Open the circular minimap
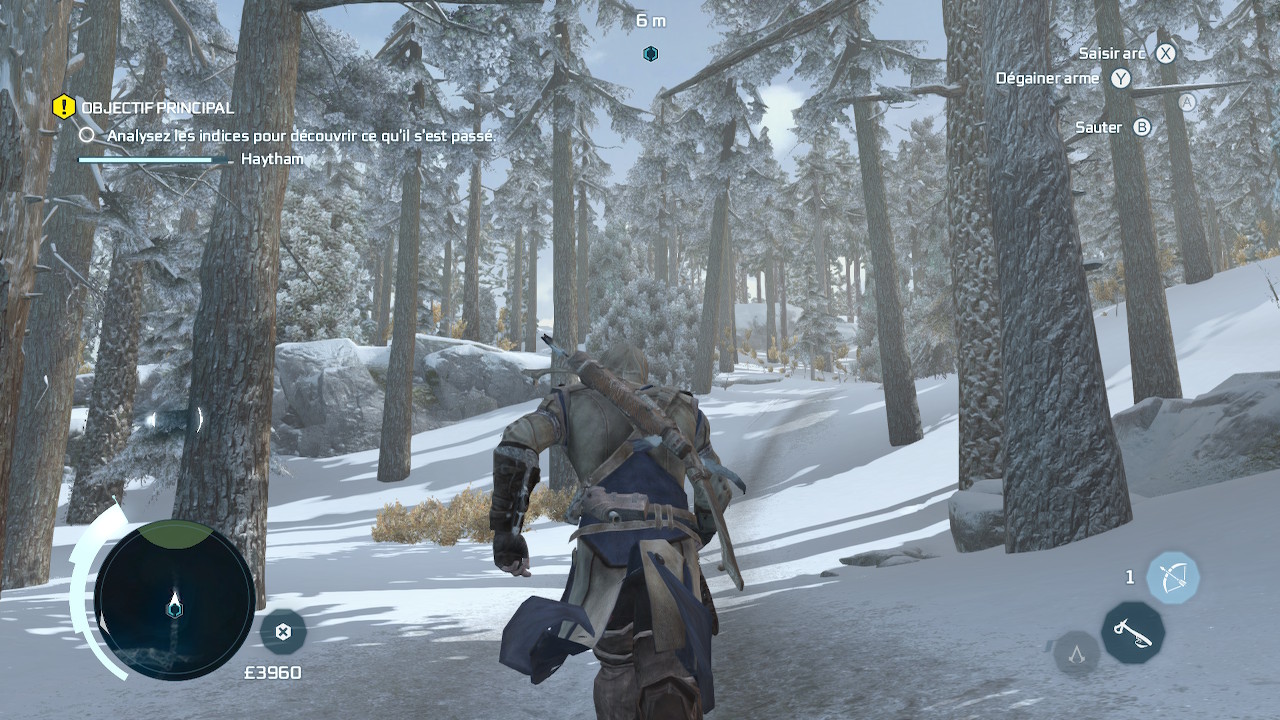Viewport: 1280px width, 720px height. pos(175,600)
